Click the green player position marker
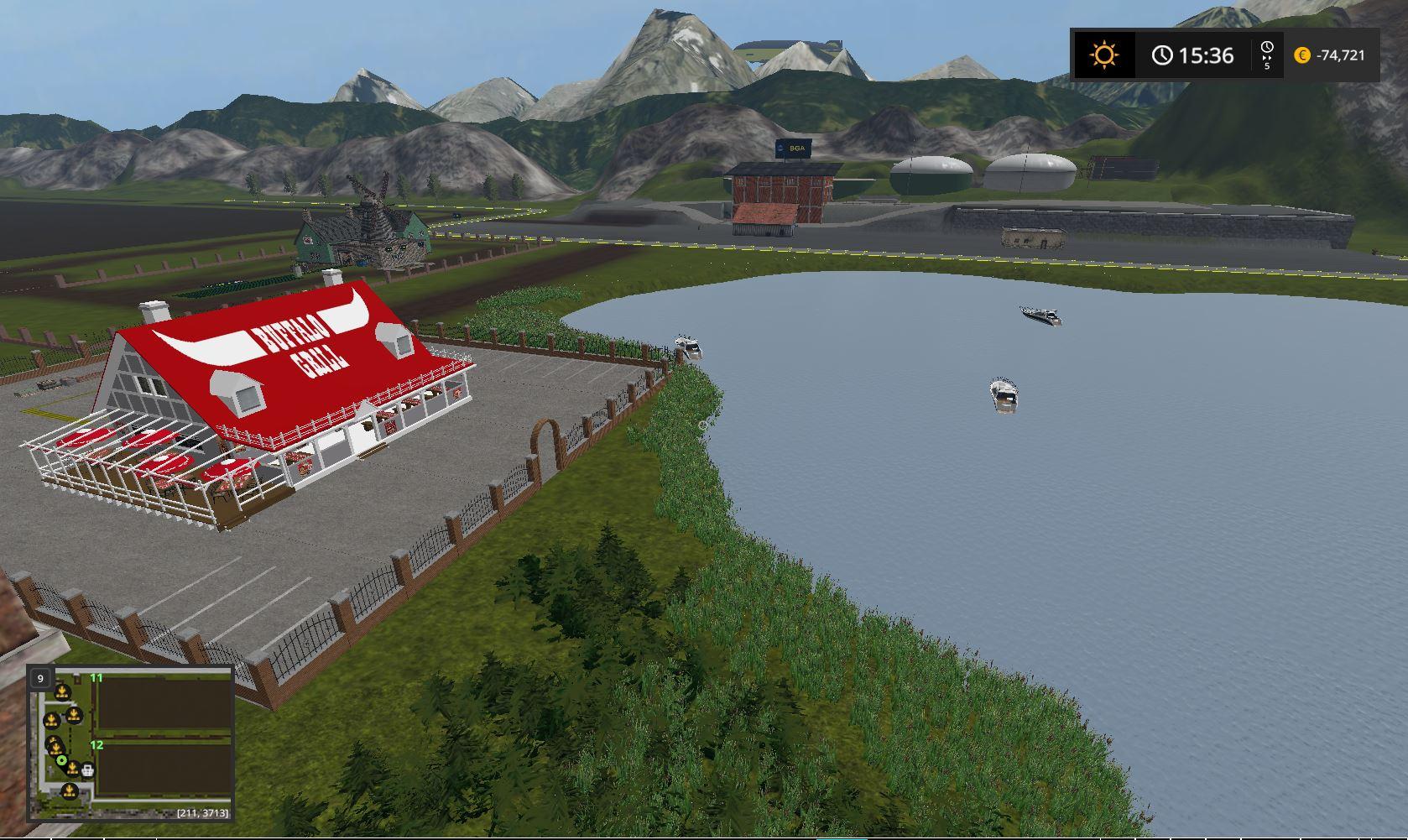This screenshot has height=840, width=1408. [x=61, y=761]
